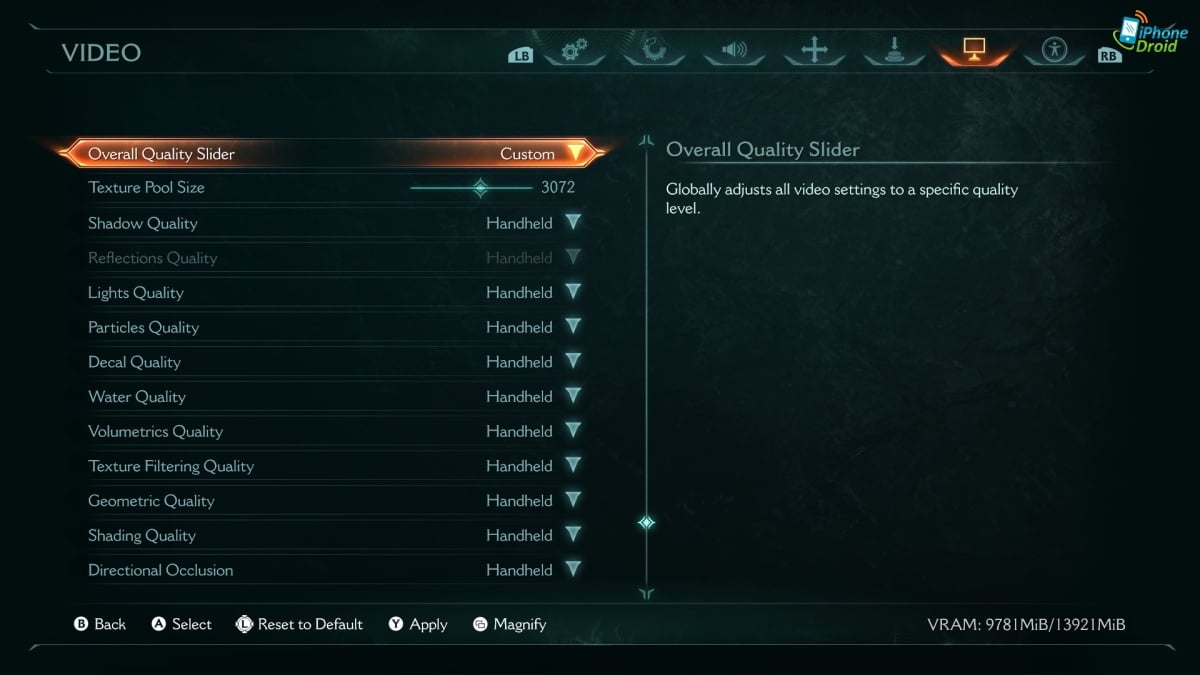Screen dimensions: 1200x675
Task: Open the Texture Filtering Quality dropdown
Action: click(573, 466)
